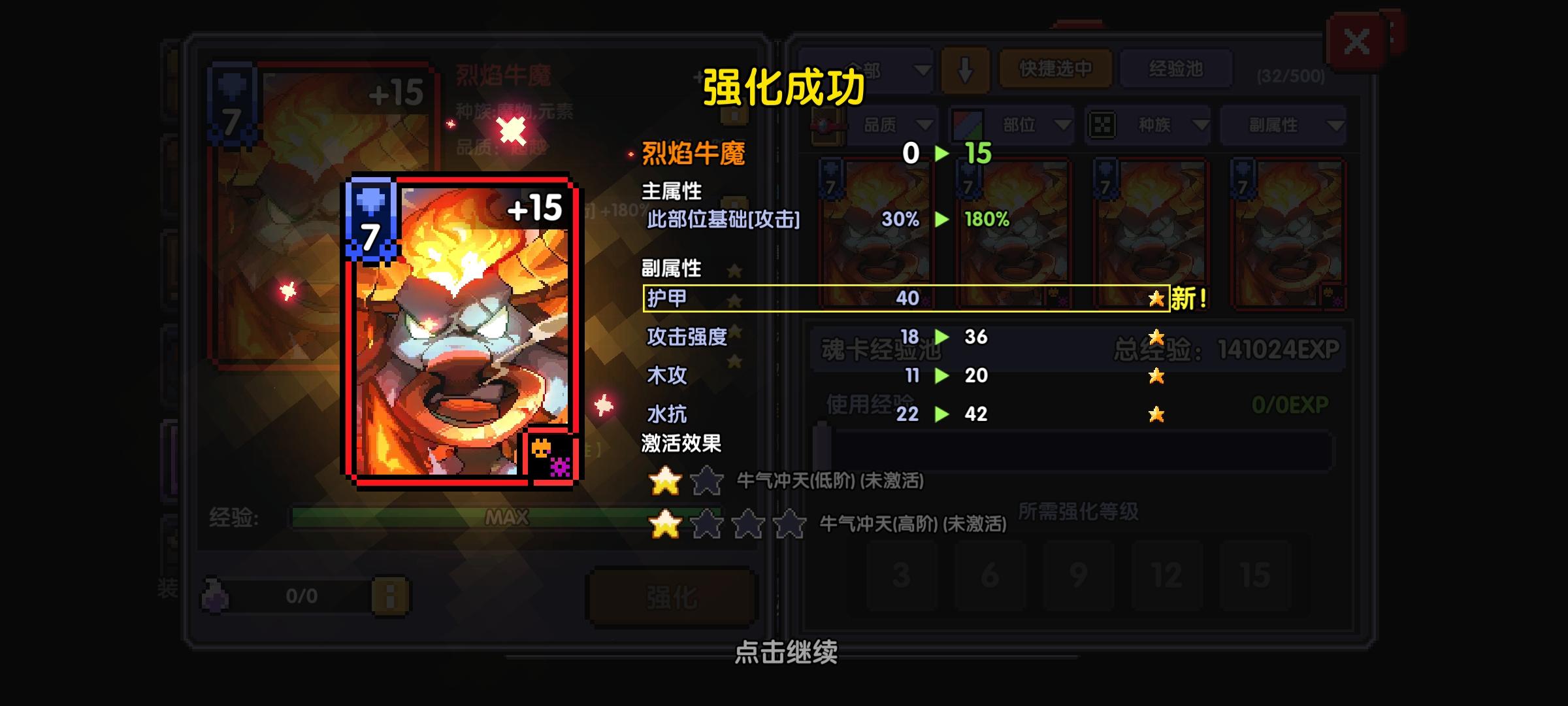
Task: Open the 副属性 filter dropdown
Action: pos(1281,126)
